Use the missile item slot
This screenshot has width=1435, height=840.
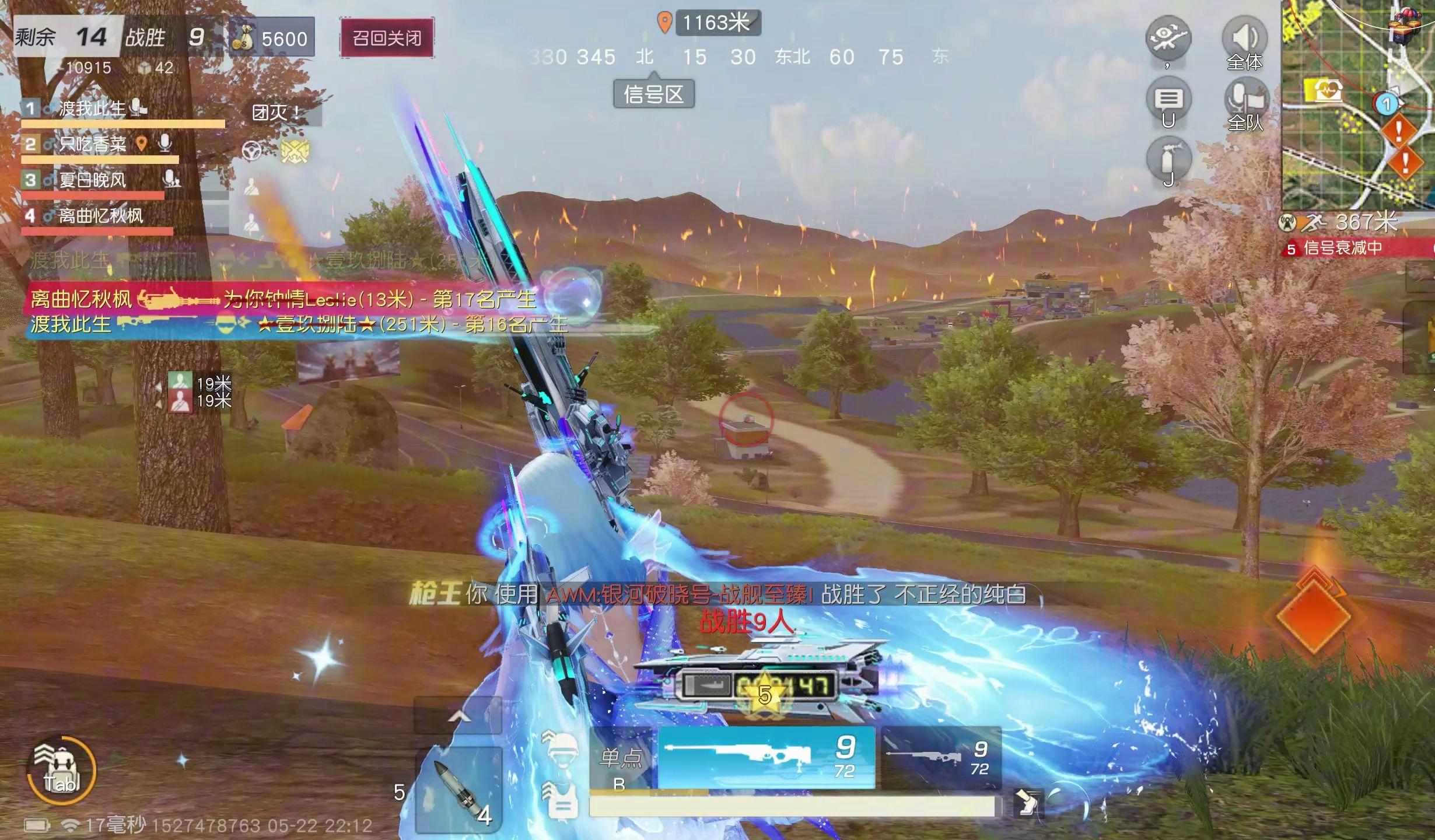click(x=459, y=790)
